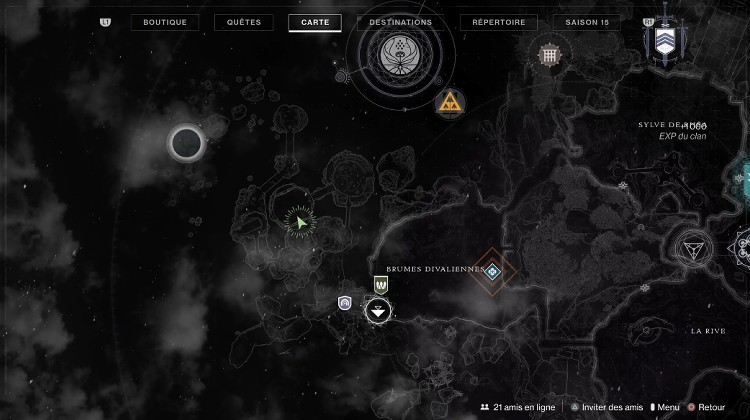The image size is (750, 420).
Task: Select the grid-gate icon map marker
Action: pos(547,54)
